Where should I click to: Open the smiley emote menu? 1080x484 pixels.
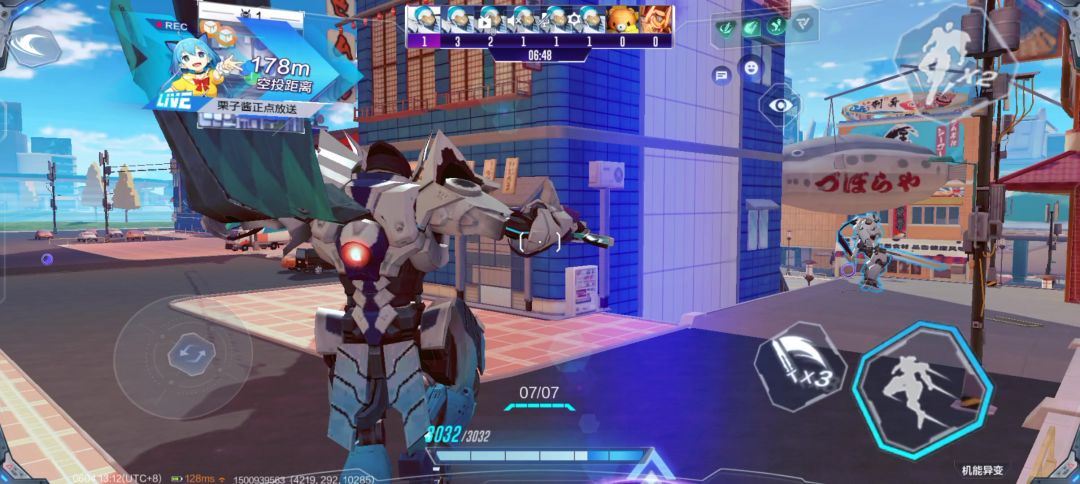[749, 67]
